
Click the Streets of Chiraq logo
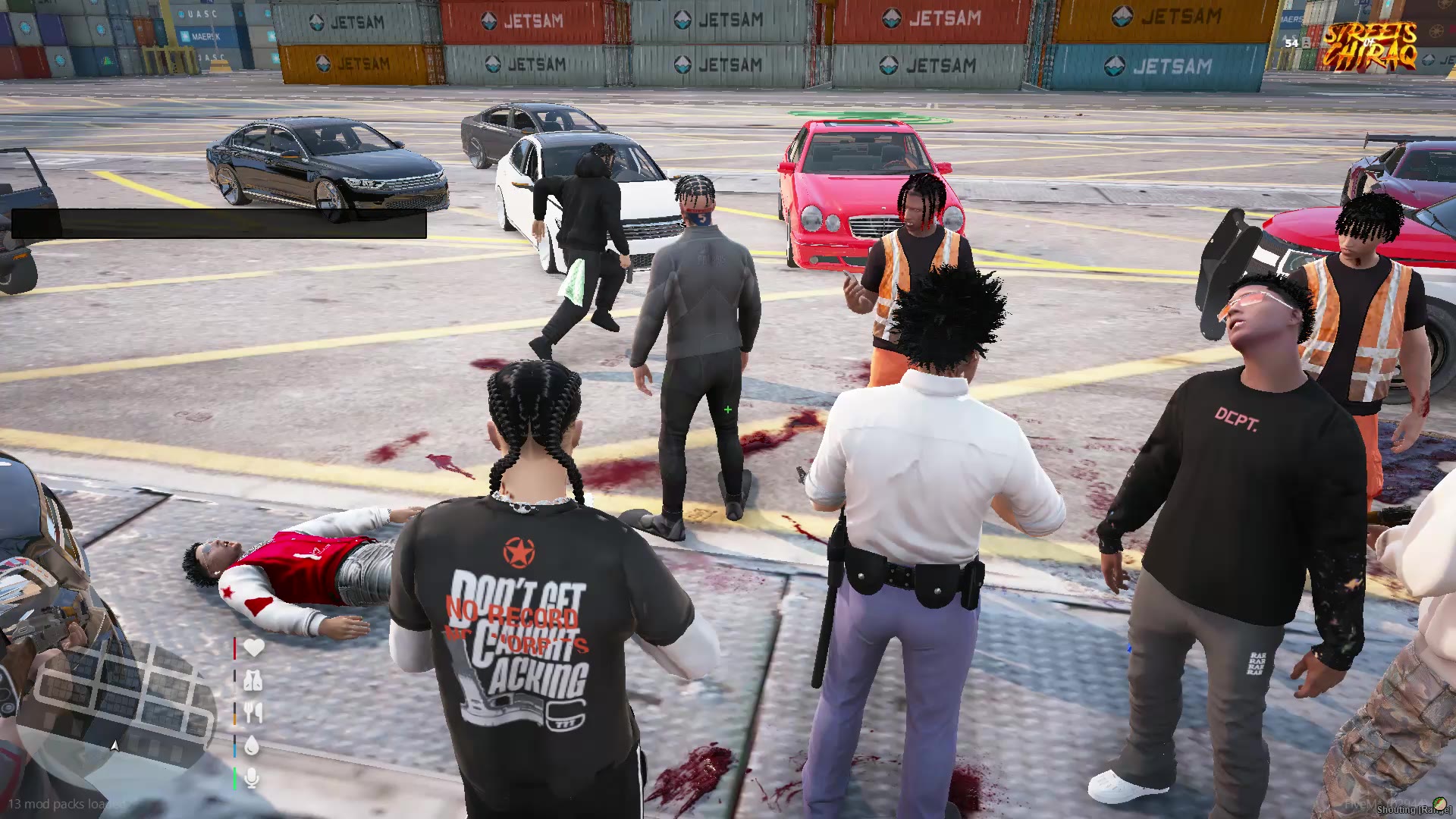pos(1370,45)
